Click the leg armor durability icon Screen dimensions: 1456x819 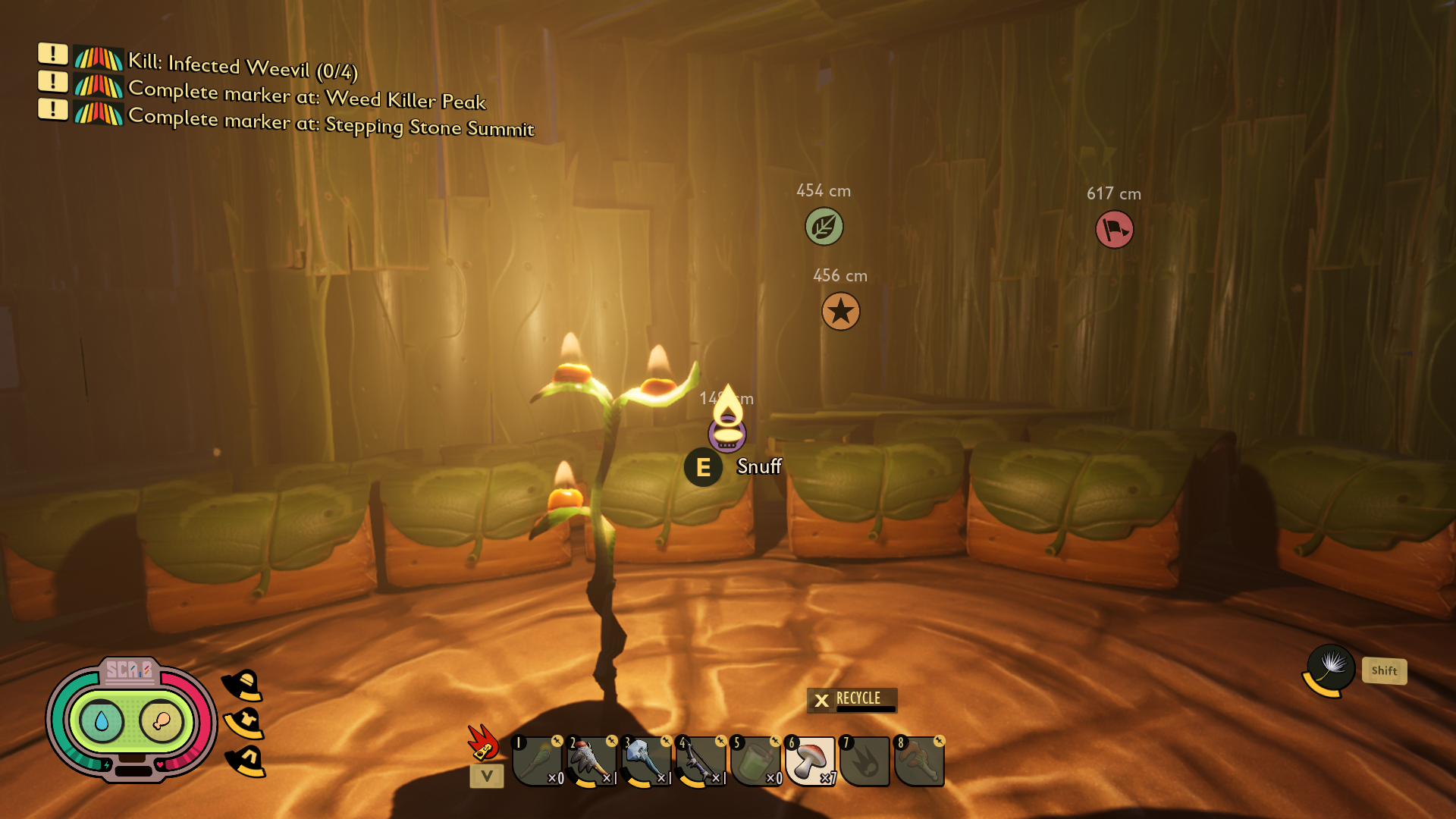[246, 761]
